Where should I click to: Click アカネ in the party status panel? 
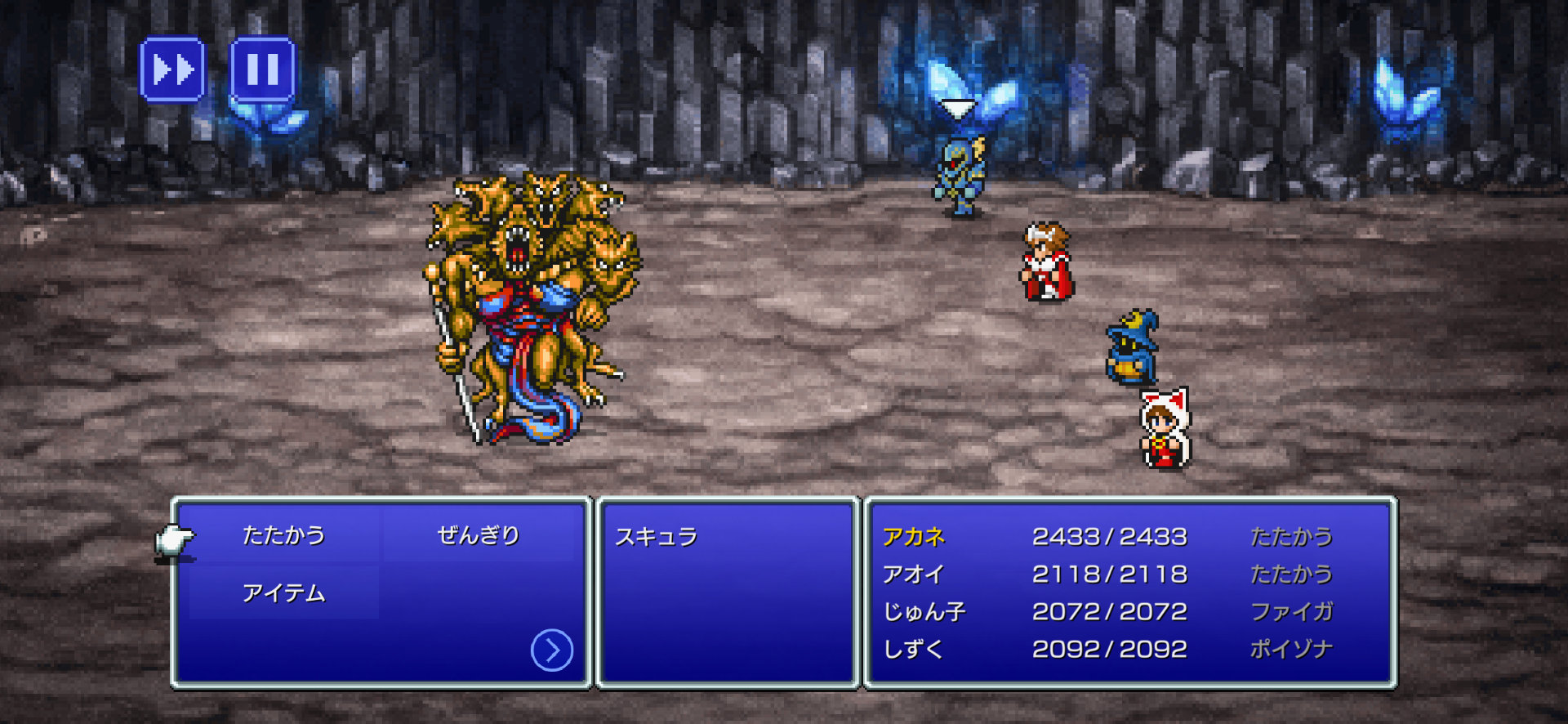pos(915,537)
